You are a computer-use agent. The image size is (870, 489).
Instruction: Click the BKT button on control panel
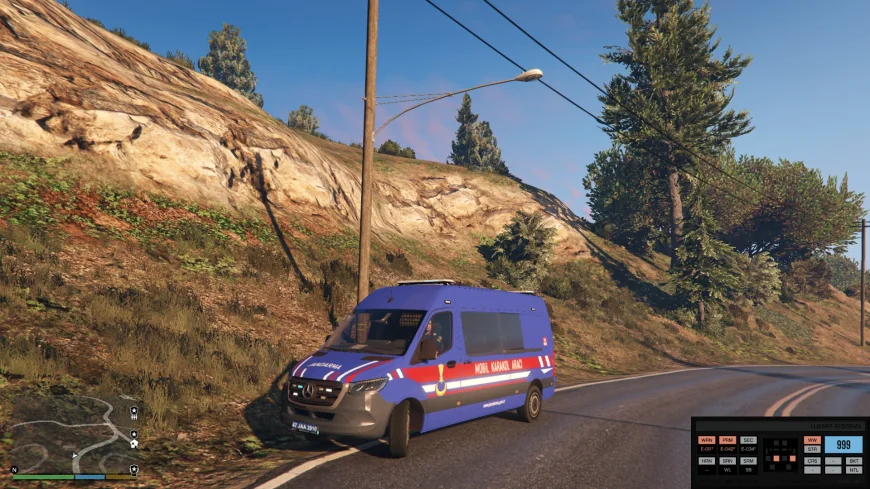[x=854, y=461]
